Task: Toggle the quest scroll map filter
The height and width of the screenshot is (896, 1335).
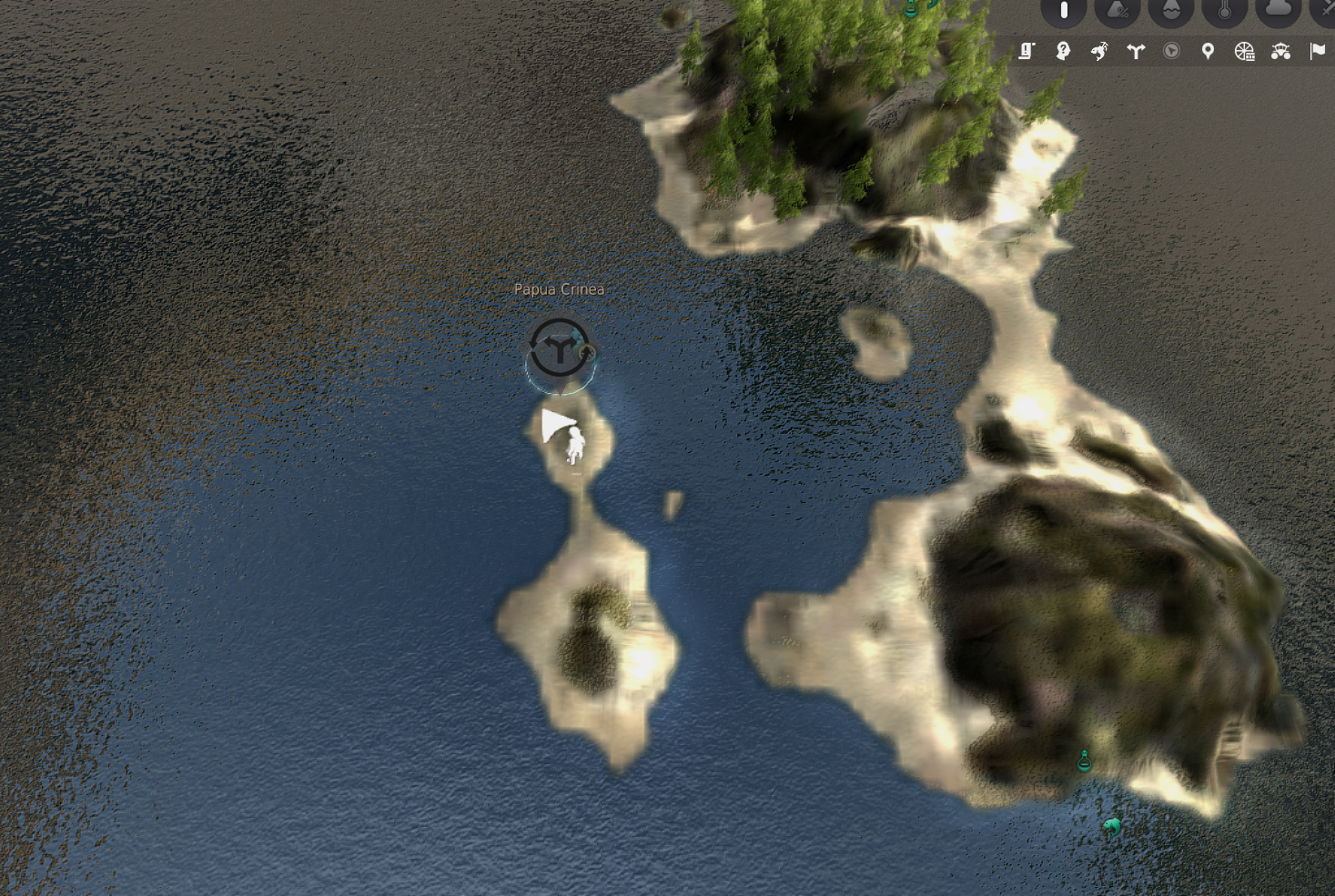Action: [1027, 51]
